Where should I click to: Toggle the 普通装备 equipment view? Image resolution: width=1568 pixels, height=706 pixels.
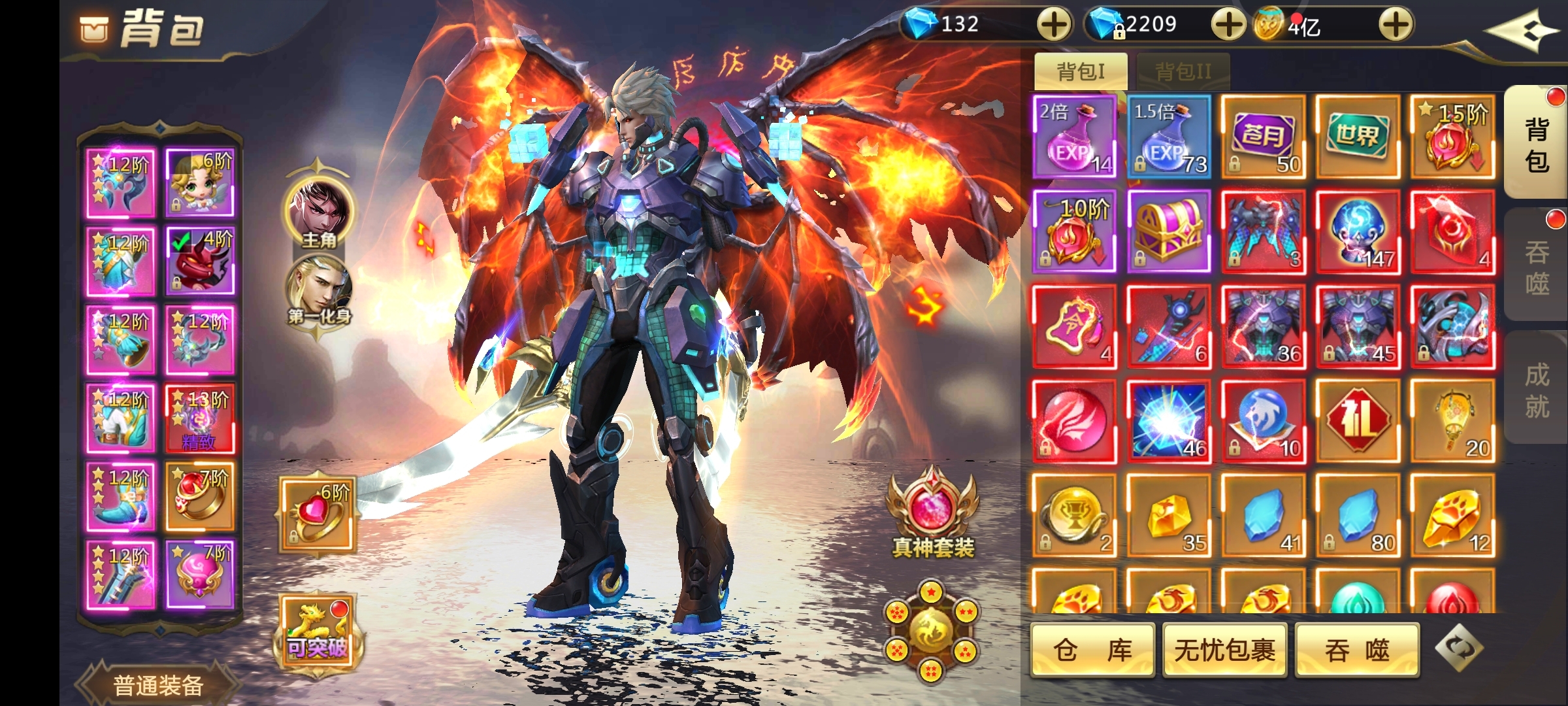(158, 684)
